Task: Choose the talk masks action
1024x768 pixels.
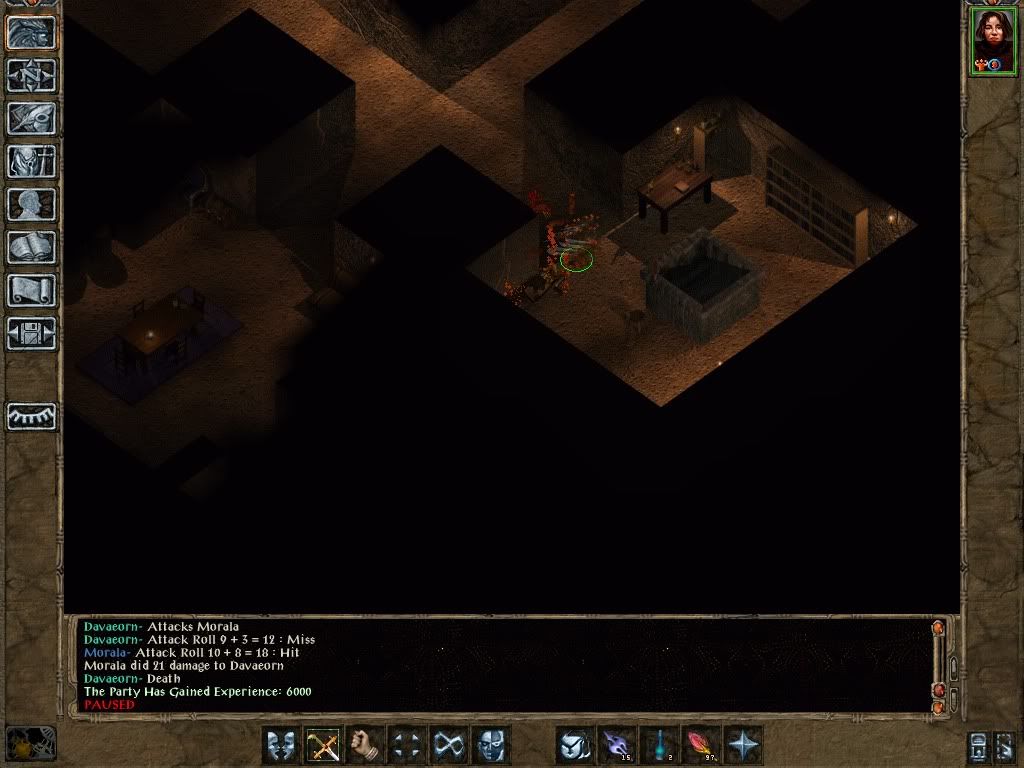Action: coord(281,745)
